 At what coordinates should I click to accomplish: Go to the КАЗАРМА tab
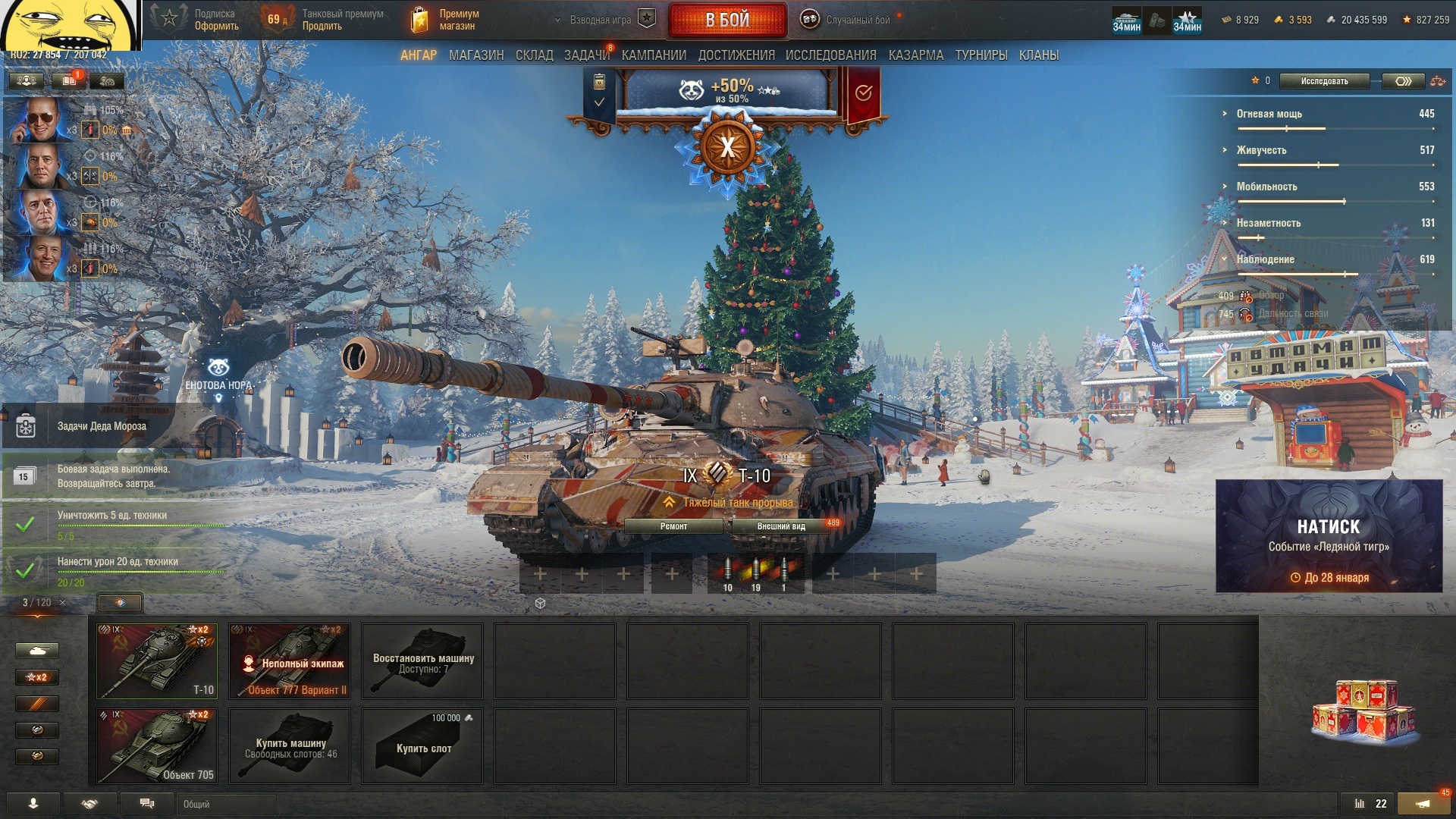point(915,55)
